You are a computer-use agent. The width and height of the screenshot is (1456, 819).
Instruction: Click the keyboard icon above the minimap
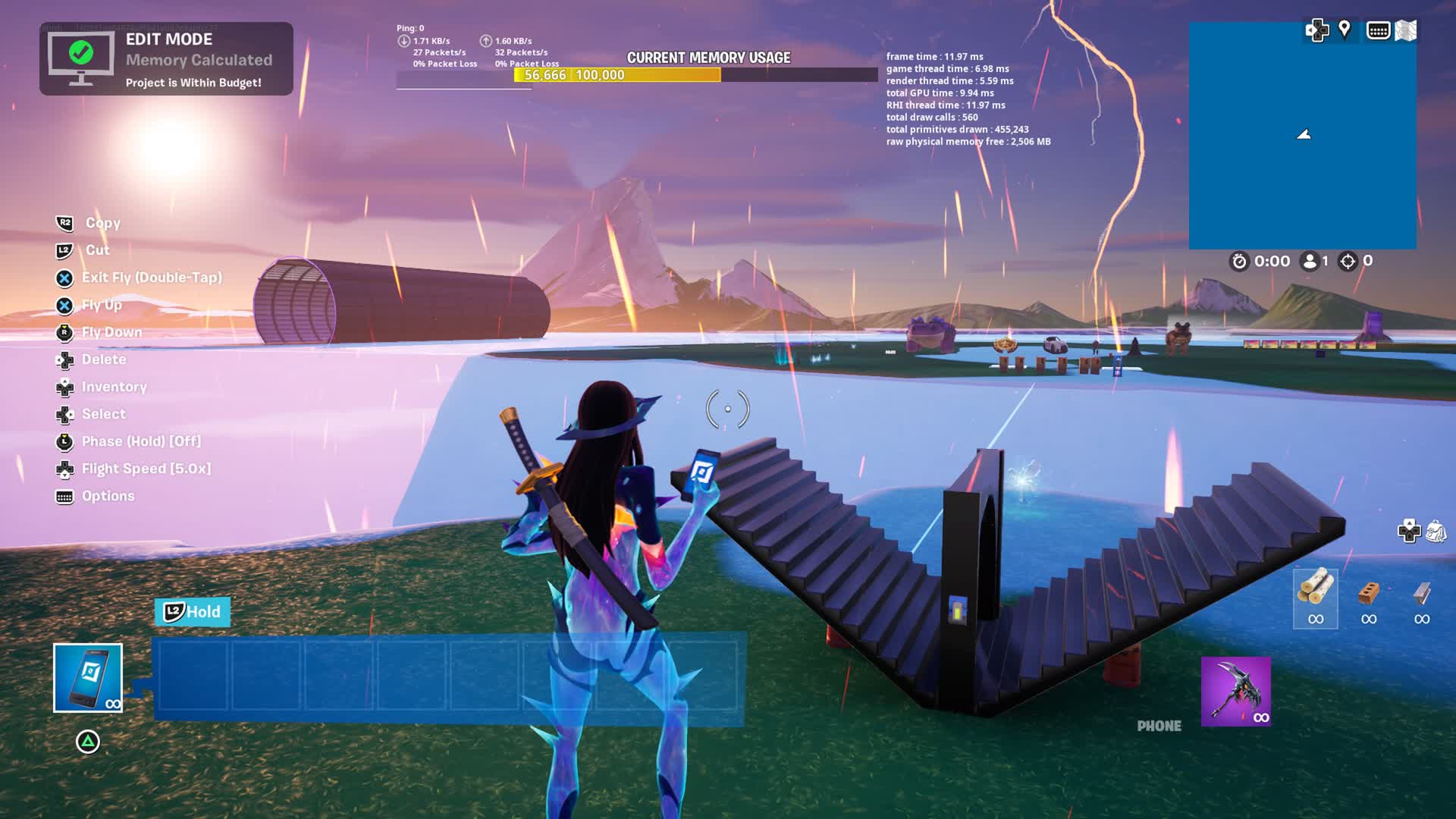pos(1377,30)
